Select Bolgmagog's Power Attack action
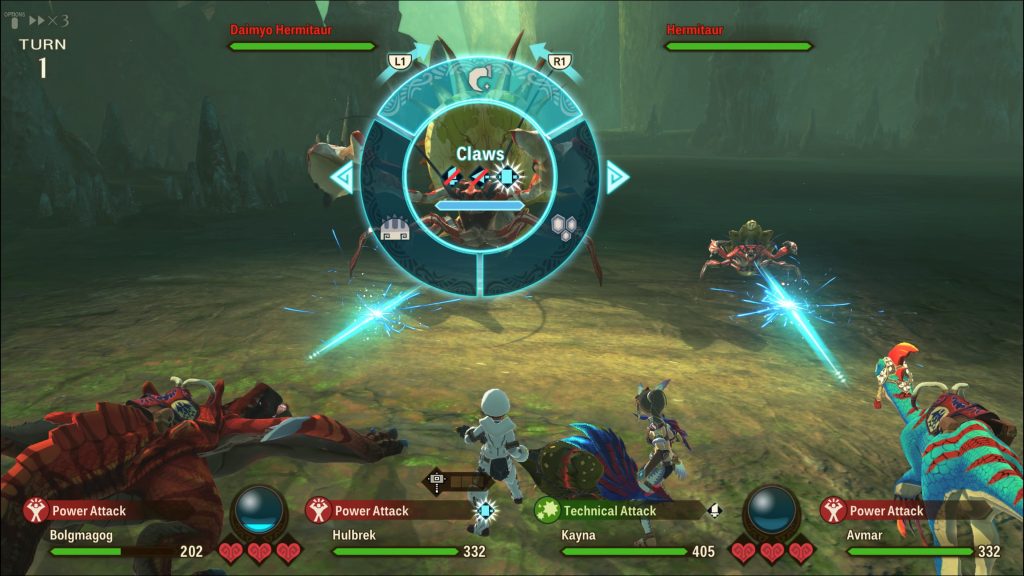 [89, 511]
